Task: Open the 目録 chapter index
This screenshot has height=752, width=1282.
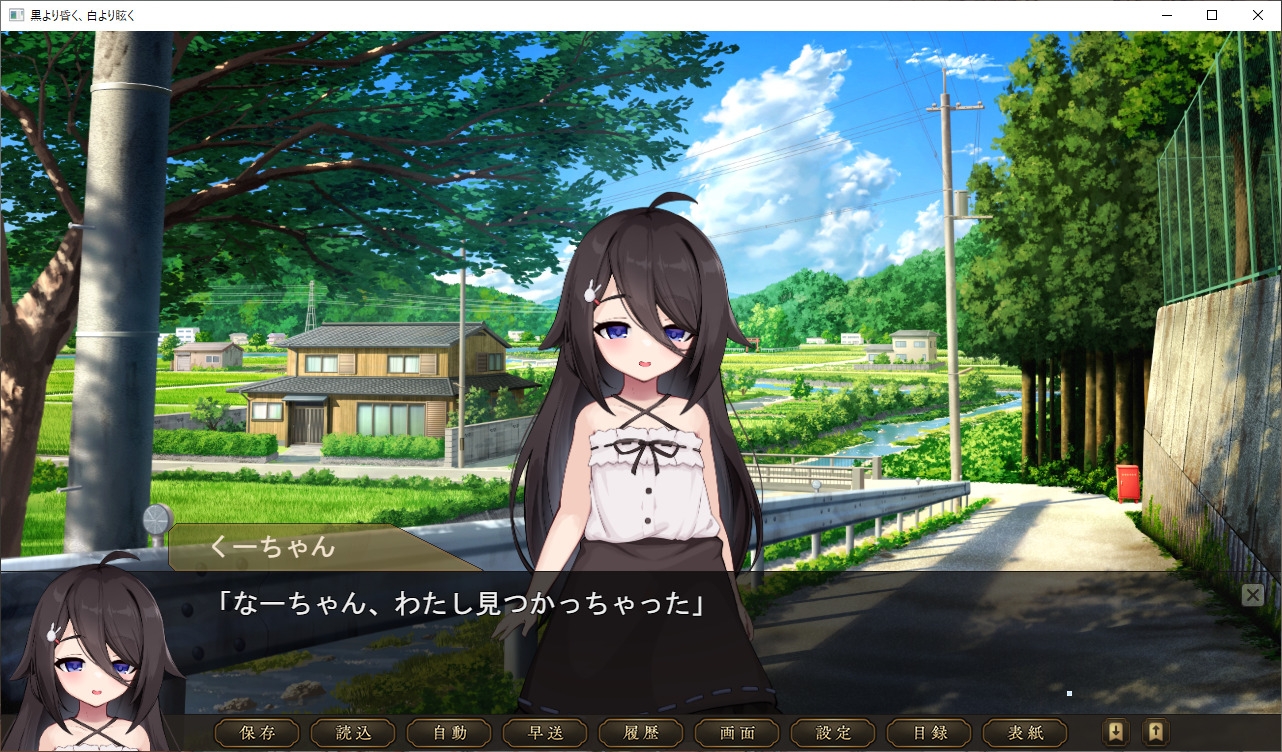Action: pyautogui.click(x=928, y=732)
